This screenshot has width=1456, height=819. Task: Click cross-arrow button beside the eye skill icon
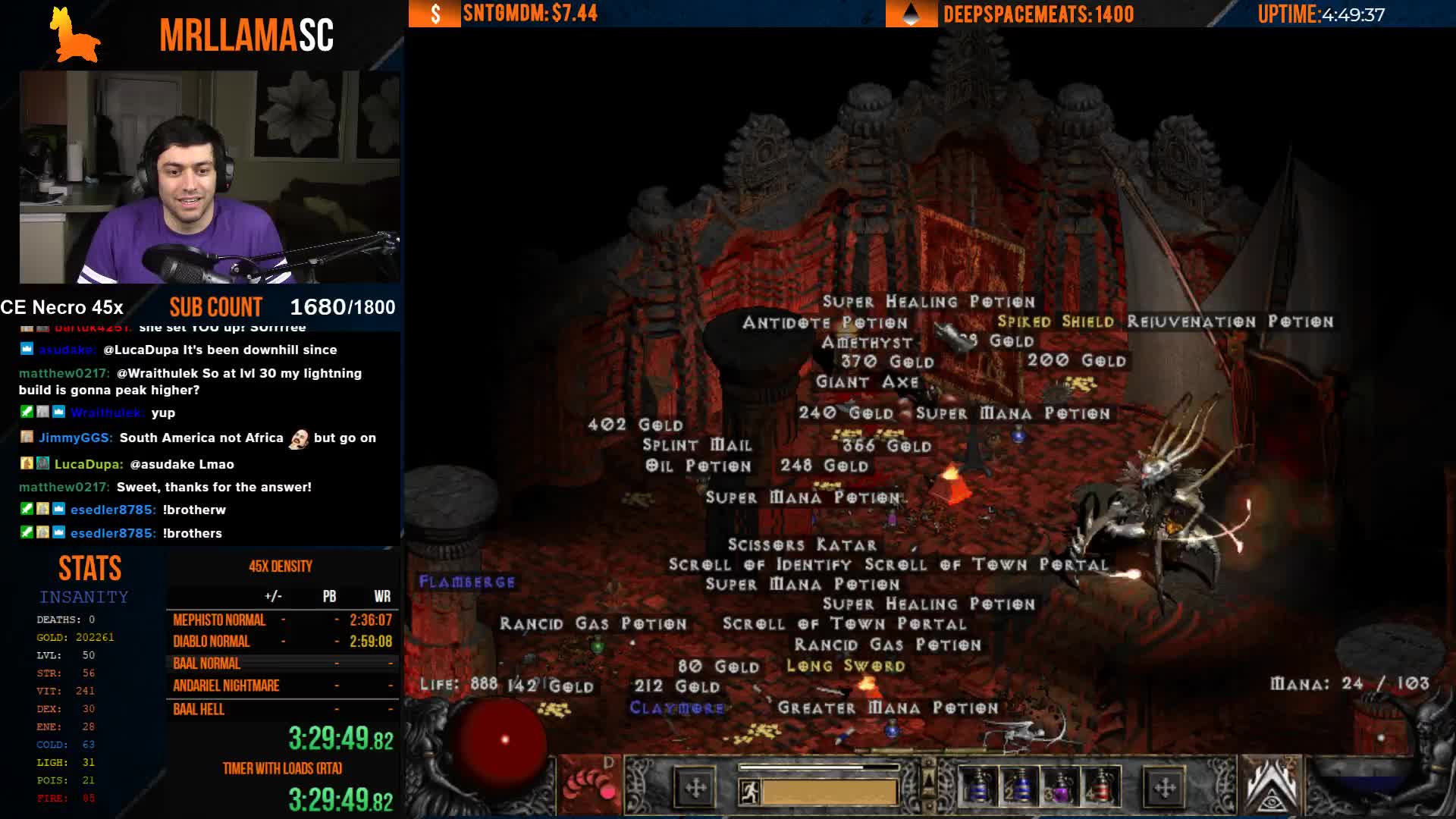[1164, 788]
